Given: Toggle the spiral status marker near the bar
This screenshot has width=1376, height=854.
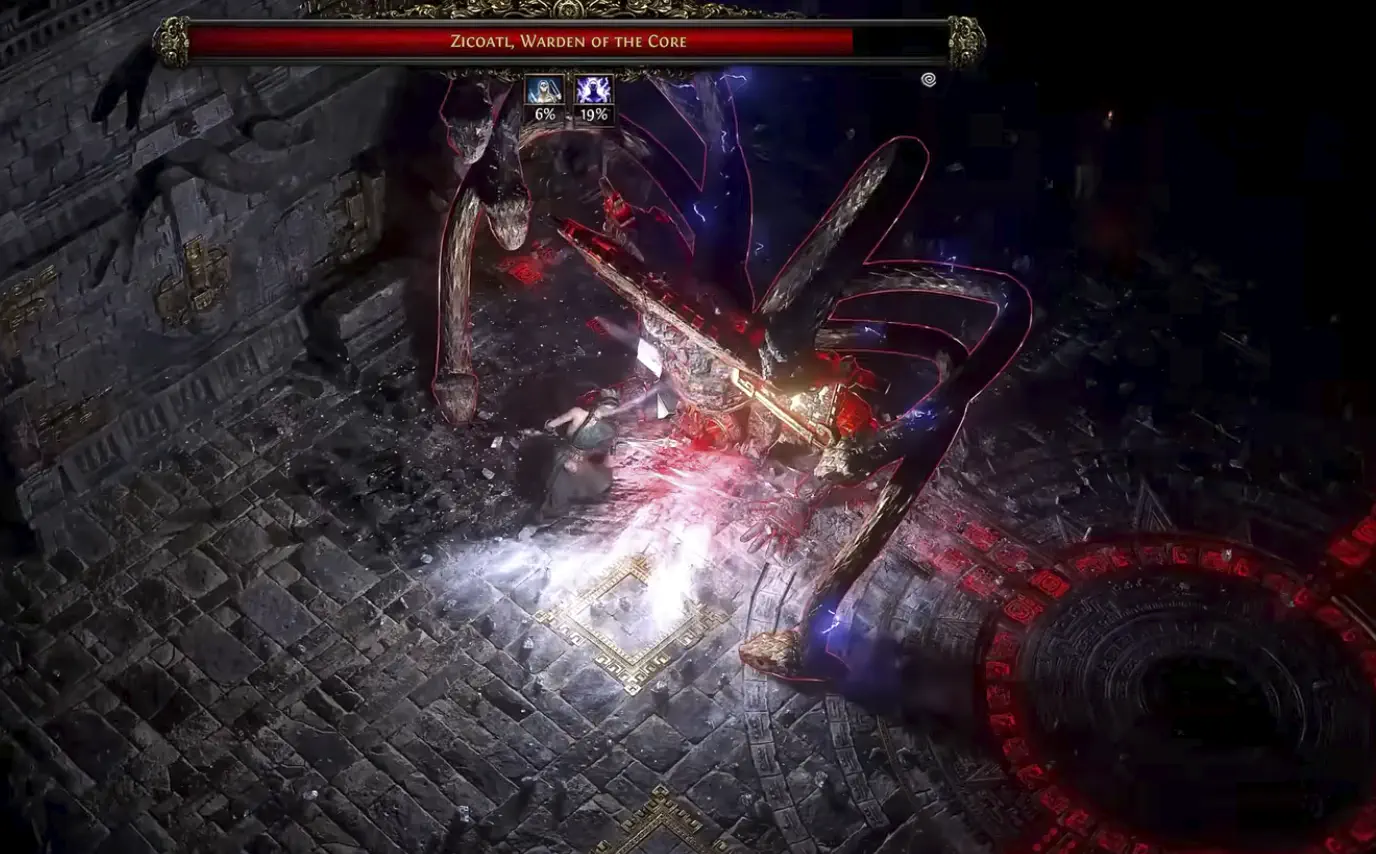Looking at the screenshot, I should (929, 79).
